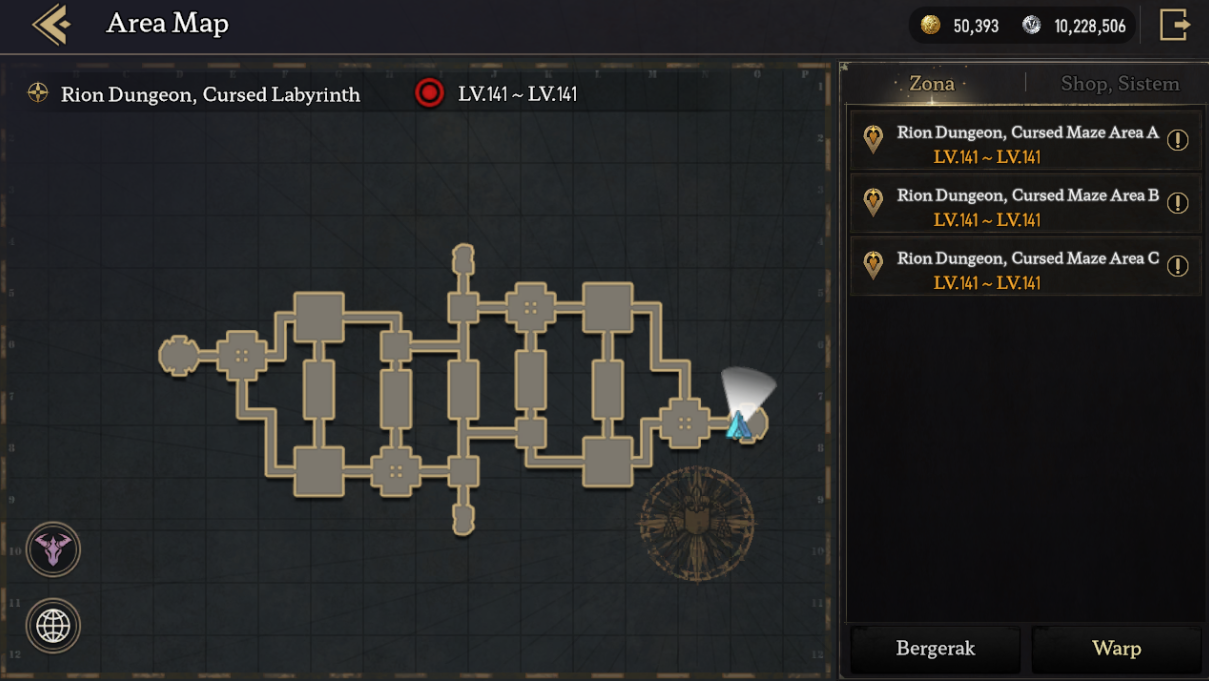The width and height of the screenshot is (1209, 681).
Task: Choose Cursed Maze Area C entry
Action: point(1015,269)
